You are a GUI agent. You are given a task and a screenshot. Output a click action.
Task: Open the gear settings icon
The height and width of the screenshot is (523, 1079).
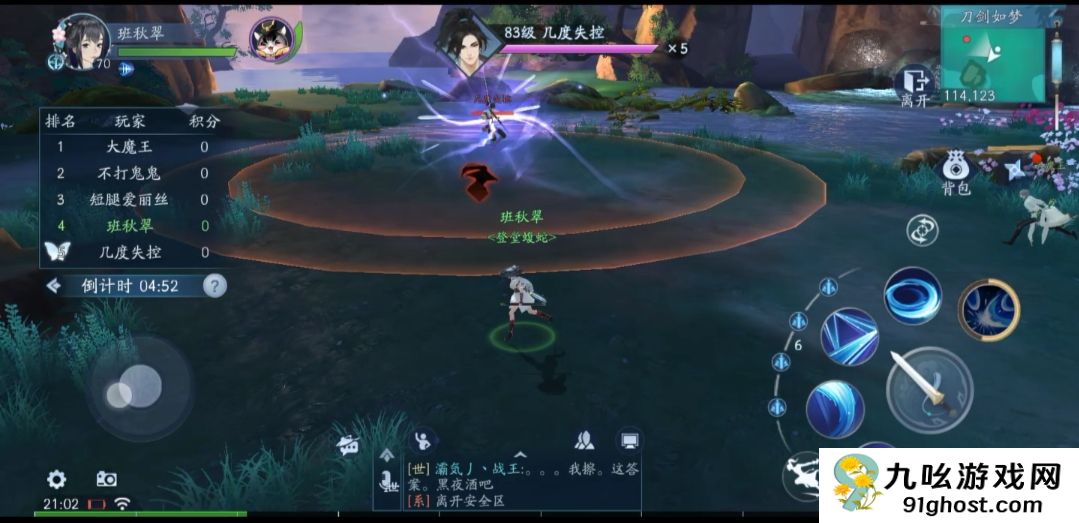[57, 479]
